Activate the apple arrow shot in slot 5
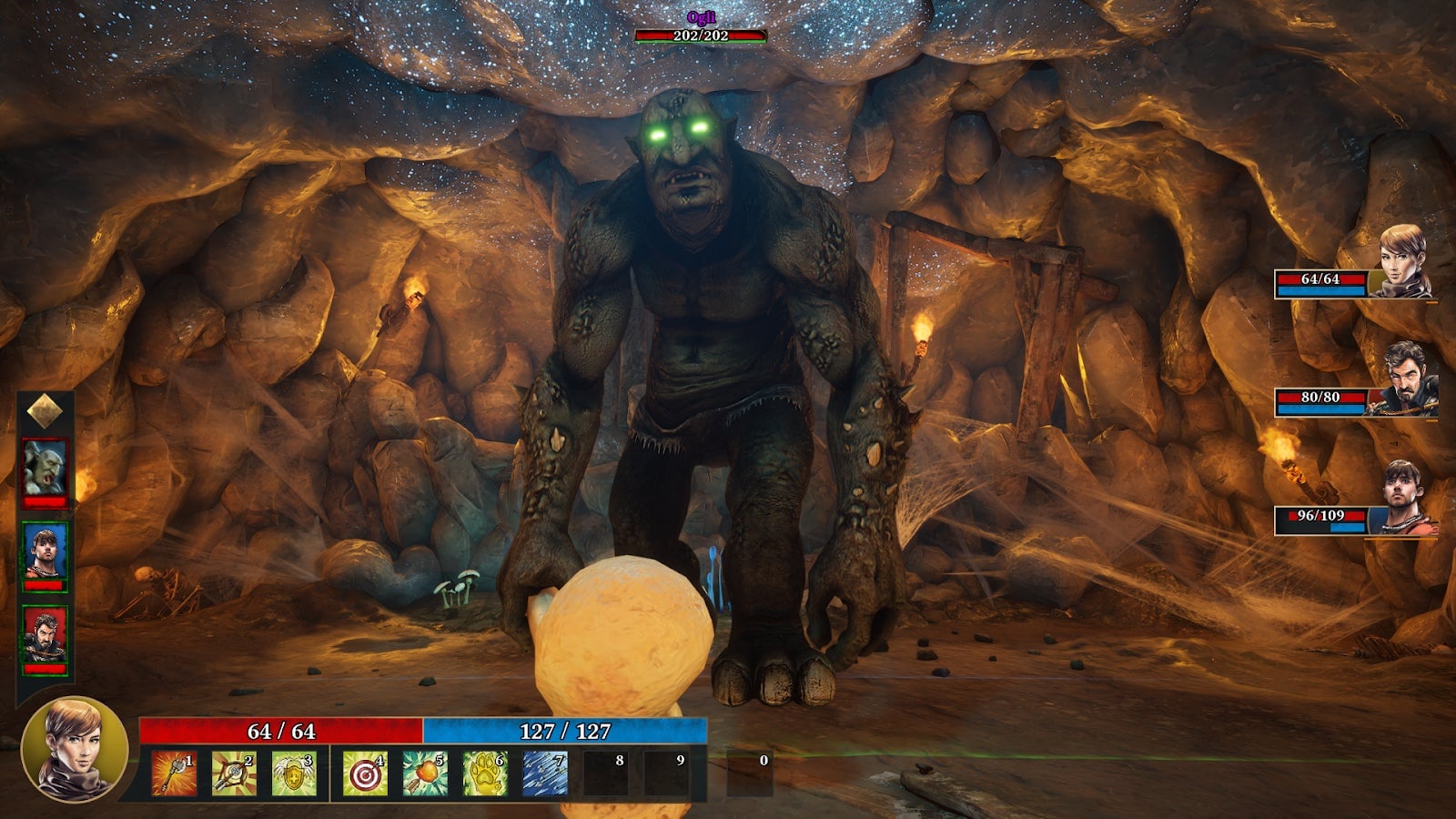 pos(424,773)
